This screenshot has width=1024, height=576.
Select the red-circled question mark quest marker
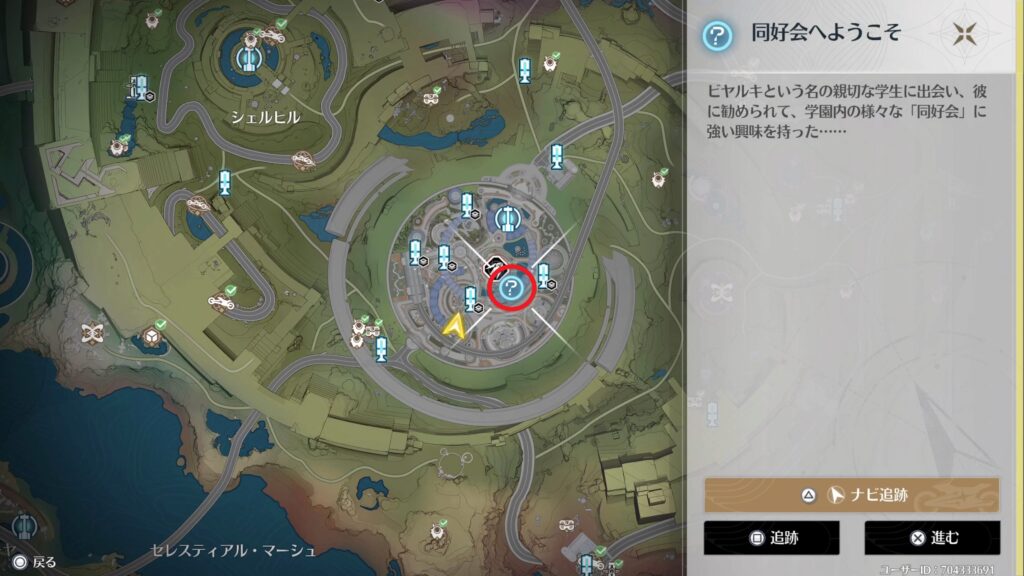(x=512, y=288)
